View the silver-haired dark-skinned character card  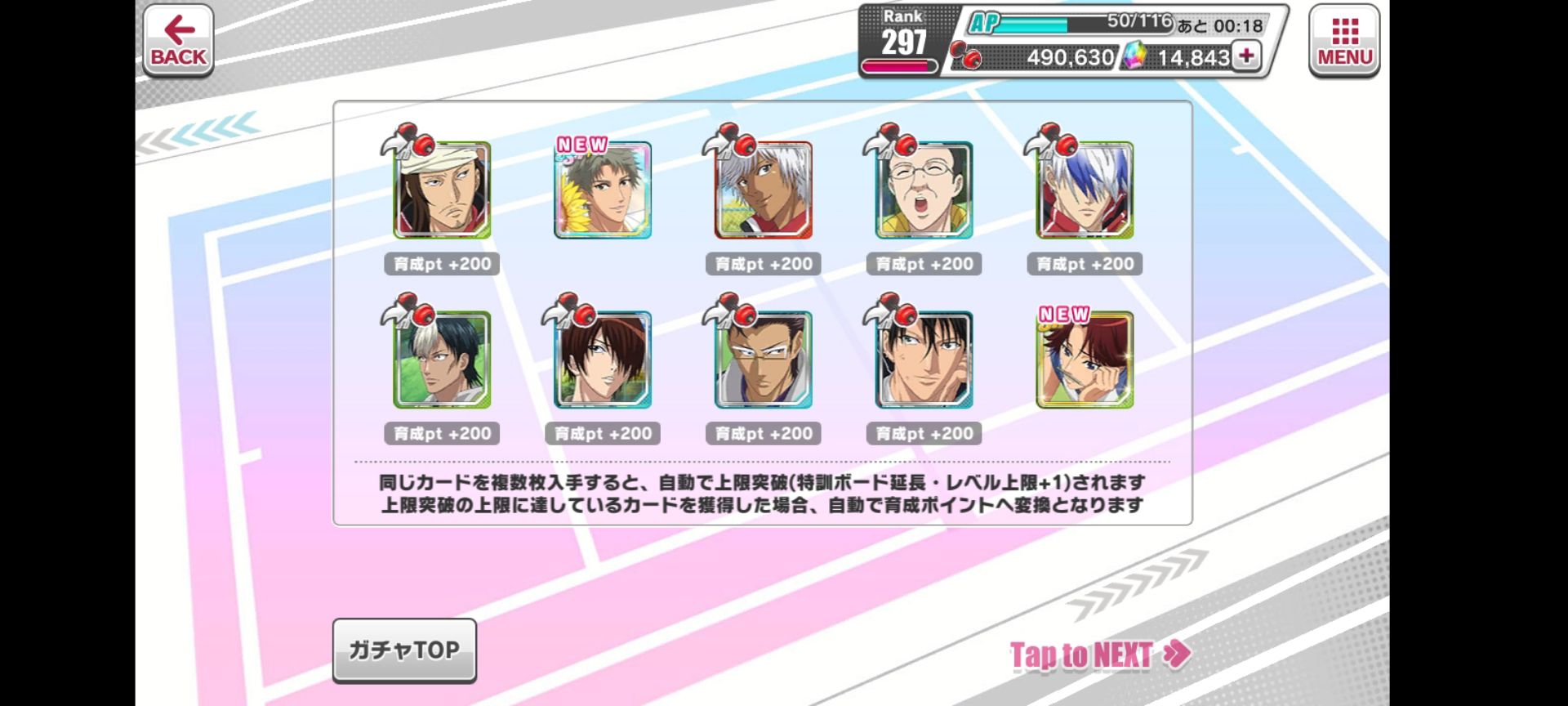coord(764,190)
